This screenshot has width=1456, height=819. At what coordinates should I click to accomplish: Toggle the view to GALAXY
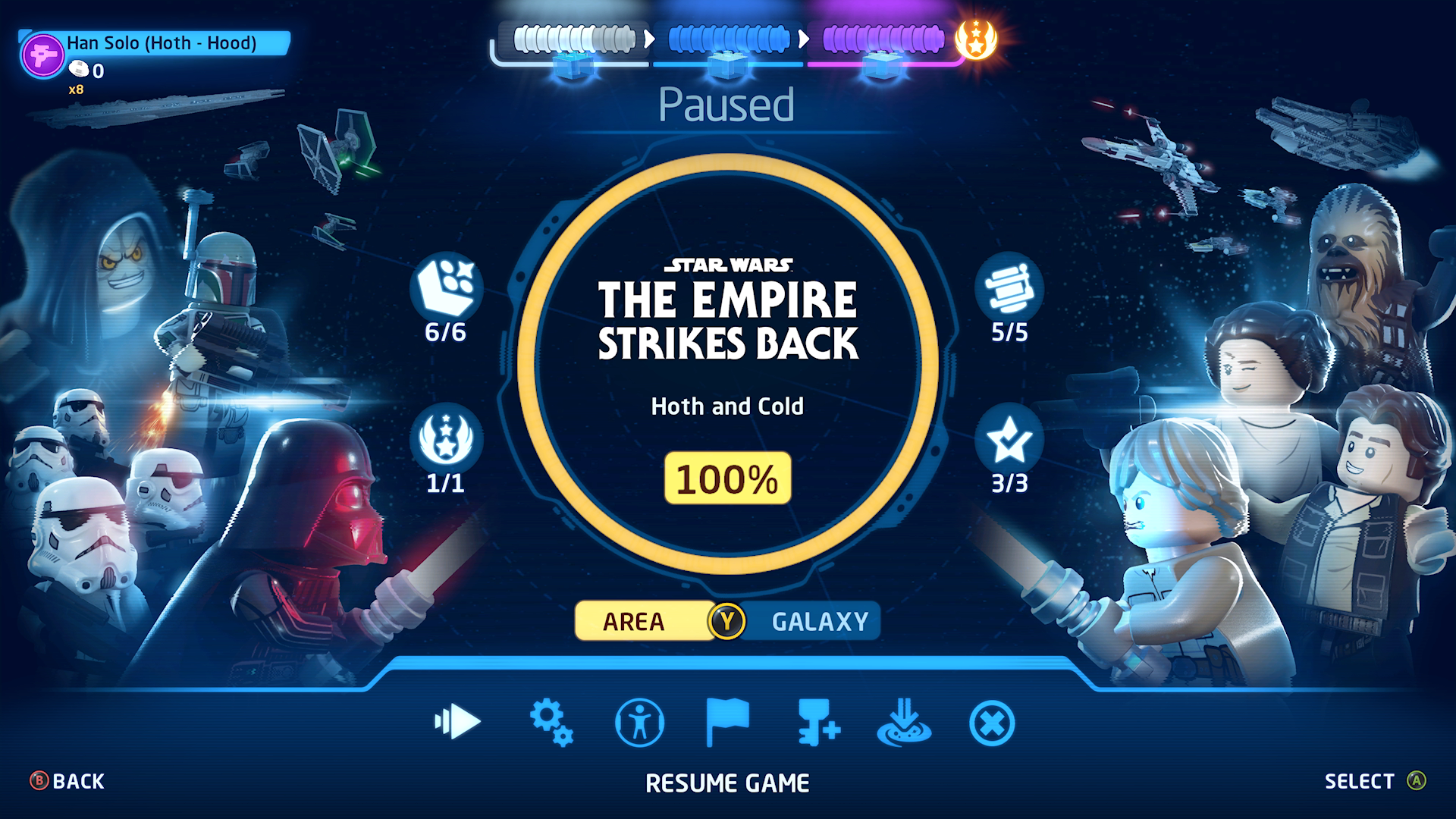tap(817, 621)
